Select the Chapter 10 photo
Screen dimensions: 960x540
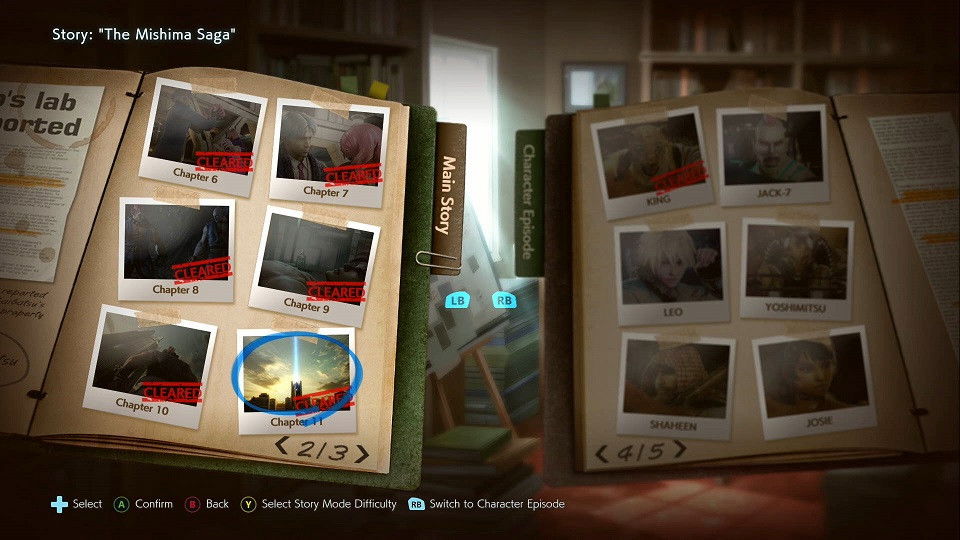(x=151, y=361)
